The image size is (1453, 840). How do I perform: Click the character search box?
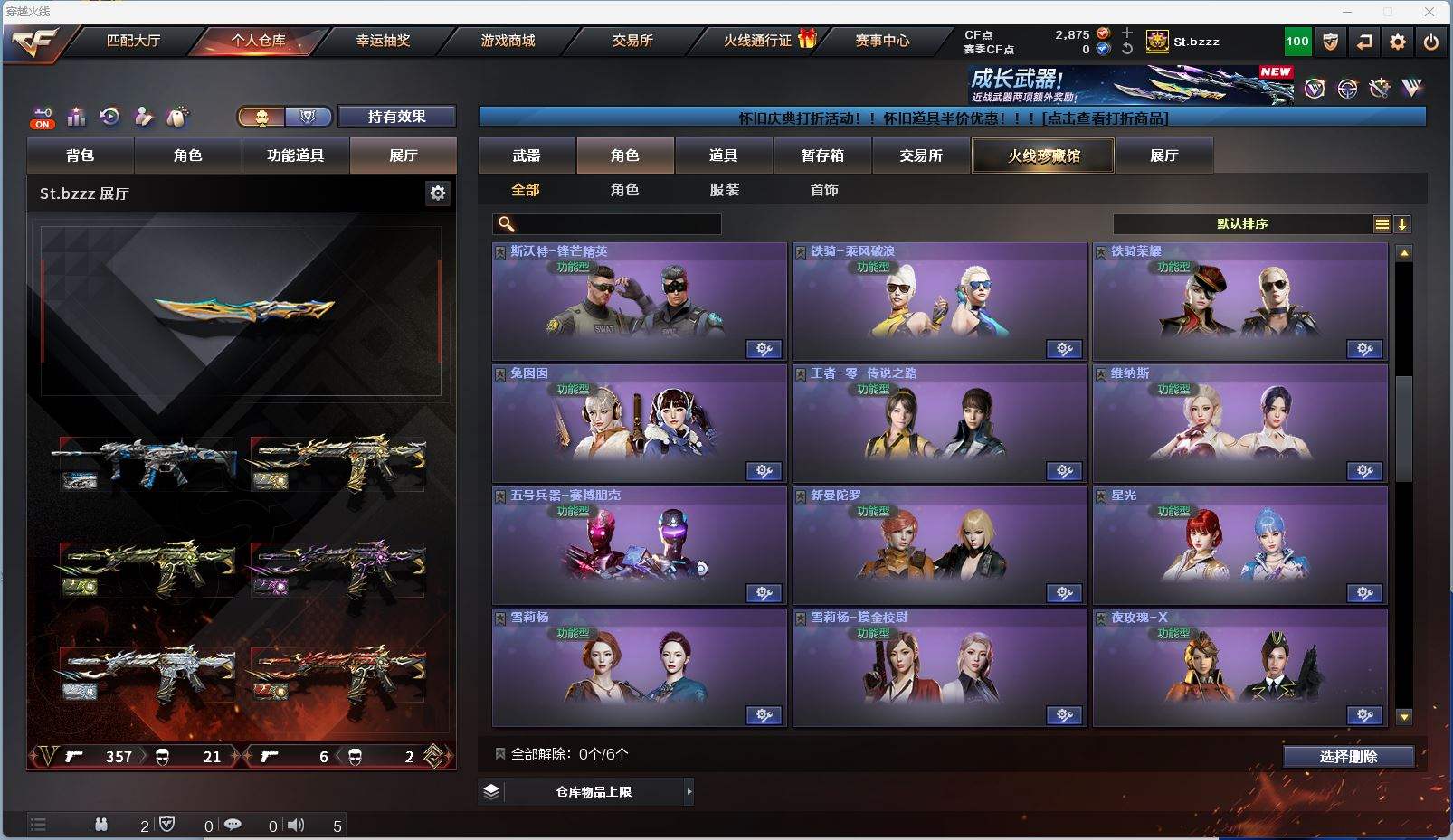[617, 224]
